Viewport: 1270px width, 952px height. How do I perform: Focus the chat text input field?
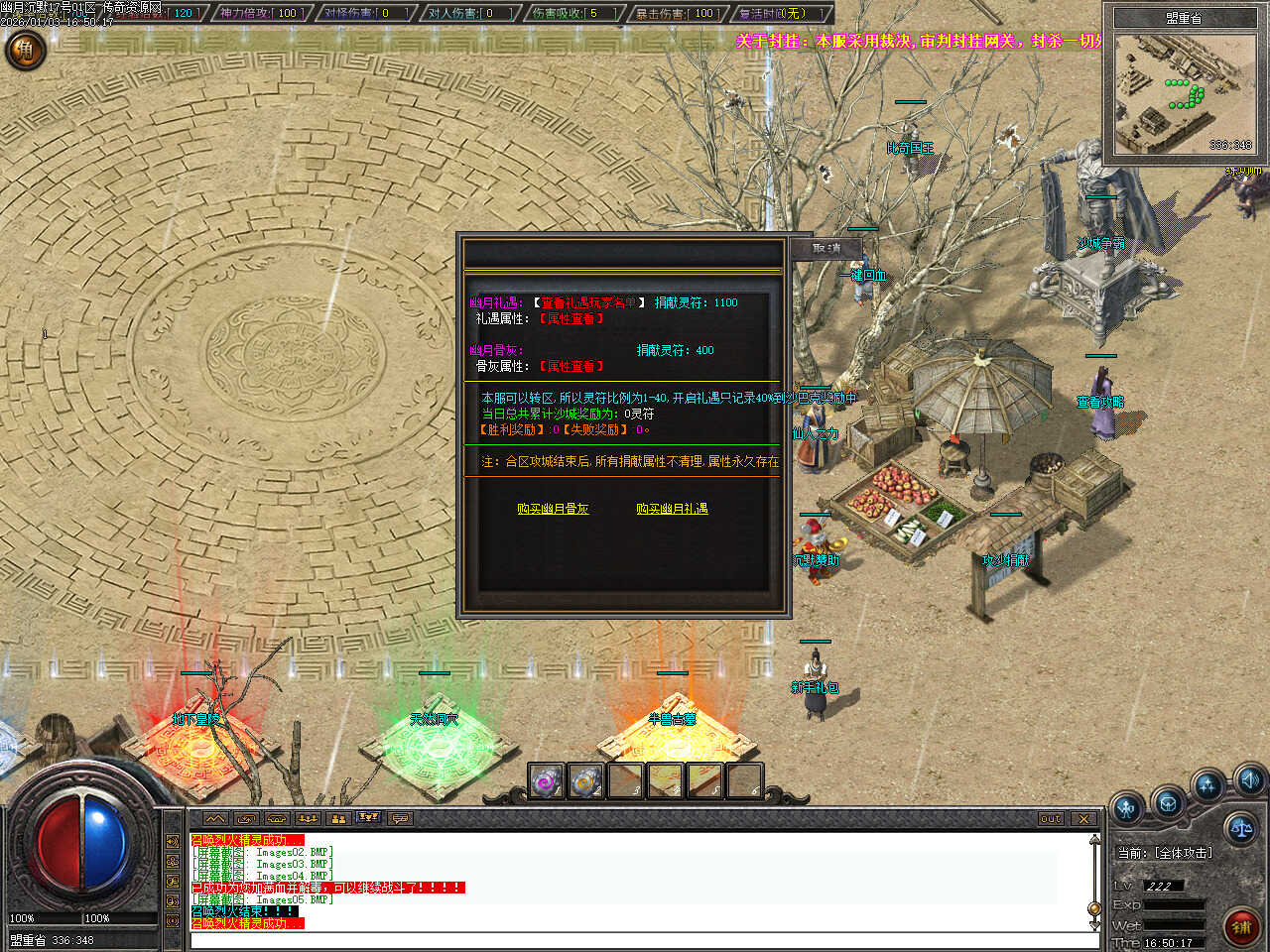tap(635, 940)
